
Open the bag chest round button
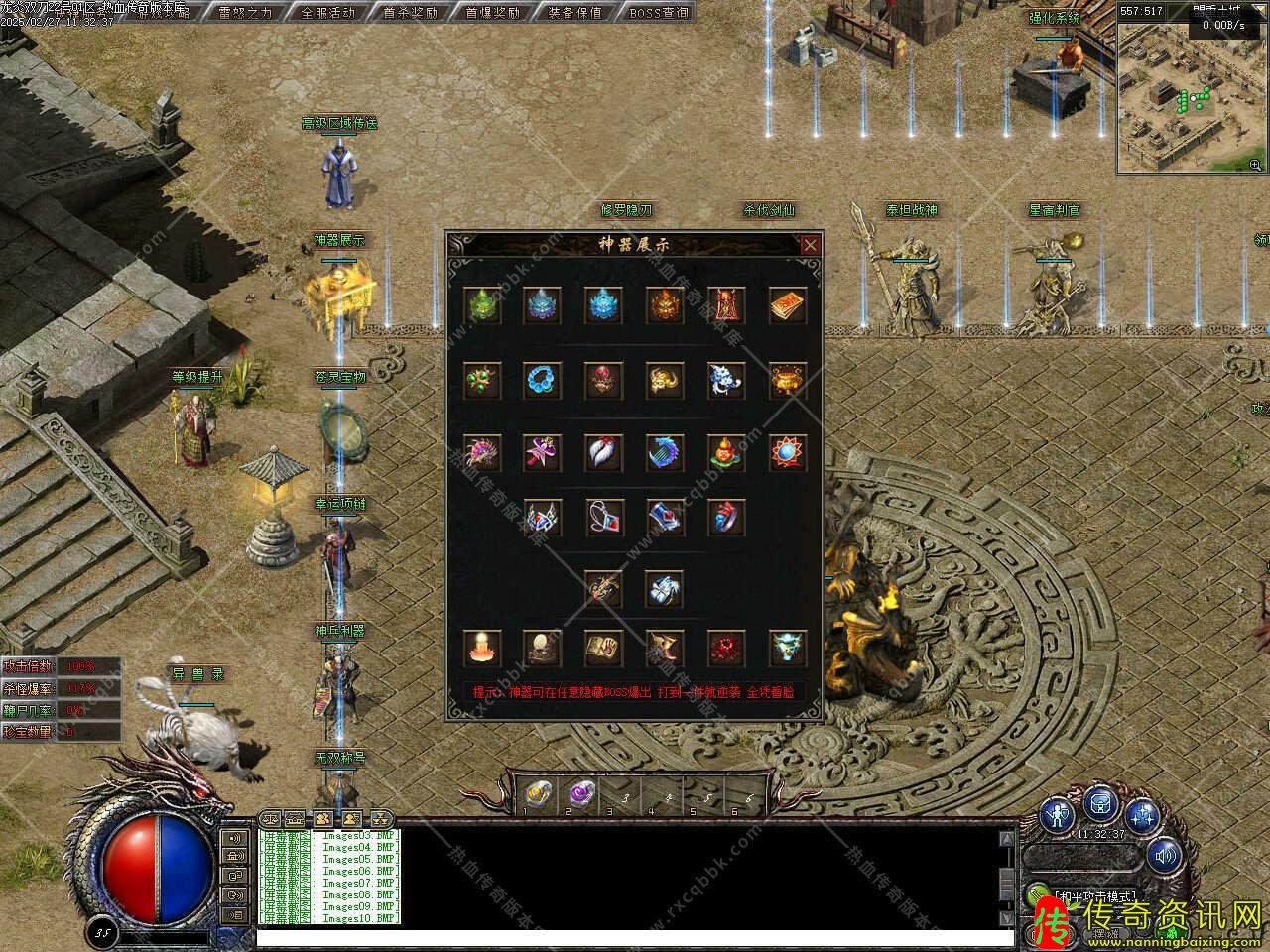1101,802
